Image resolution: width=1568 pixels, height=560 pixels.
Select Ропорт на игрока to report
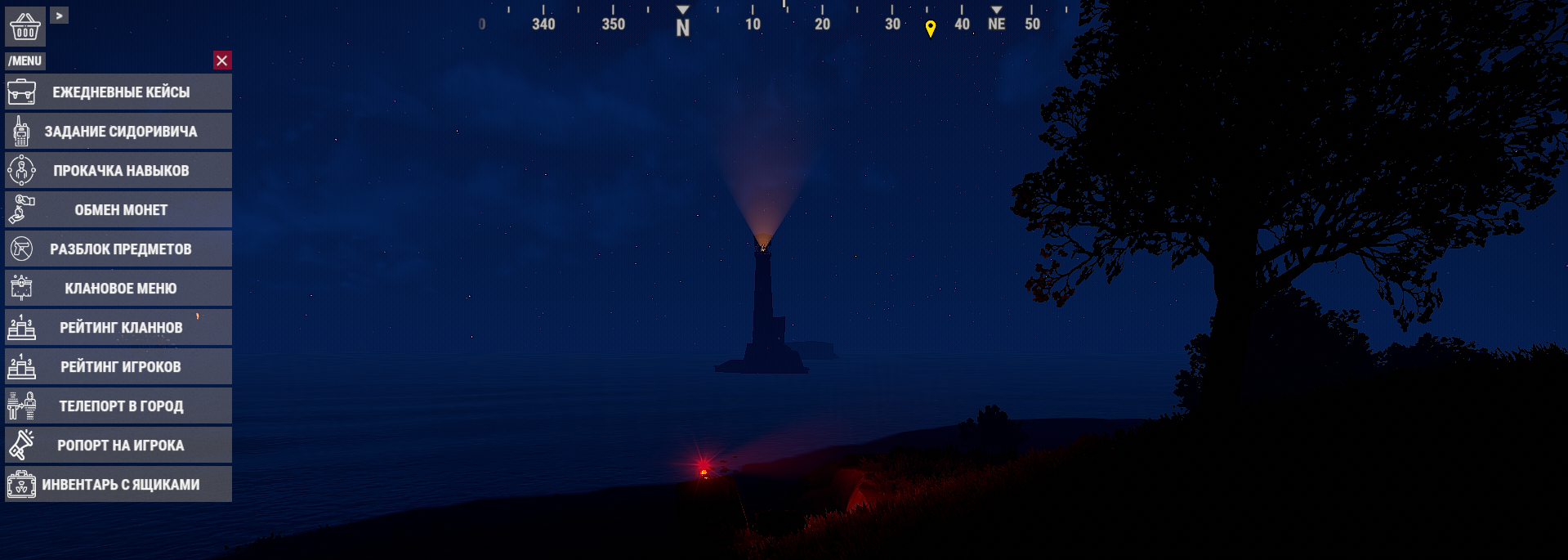click(x=118, y=445)
